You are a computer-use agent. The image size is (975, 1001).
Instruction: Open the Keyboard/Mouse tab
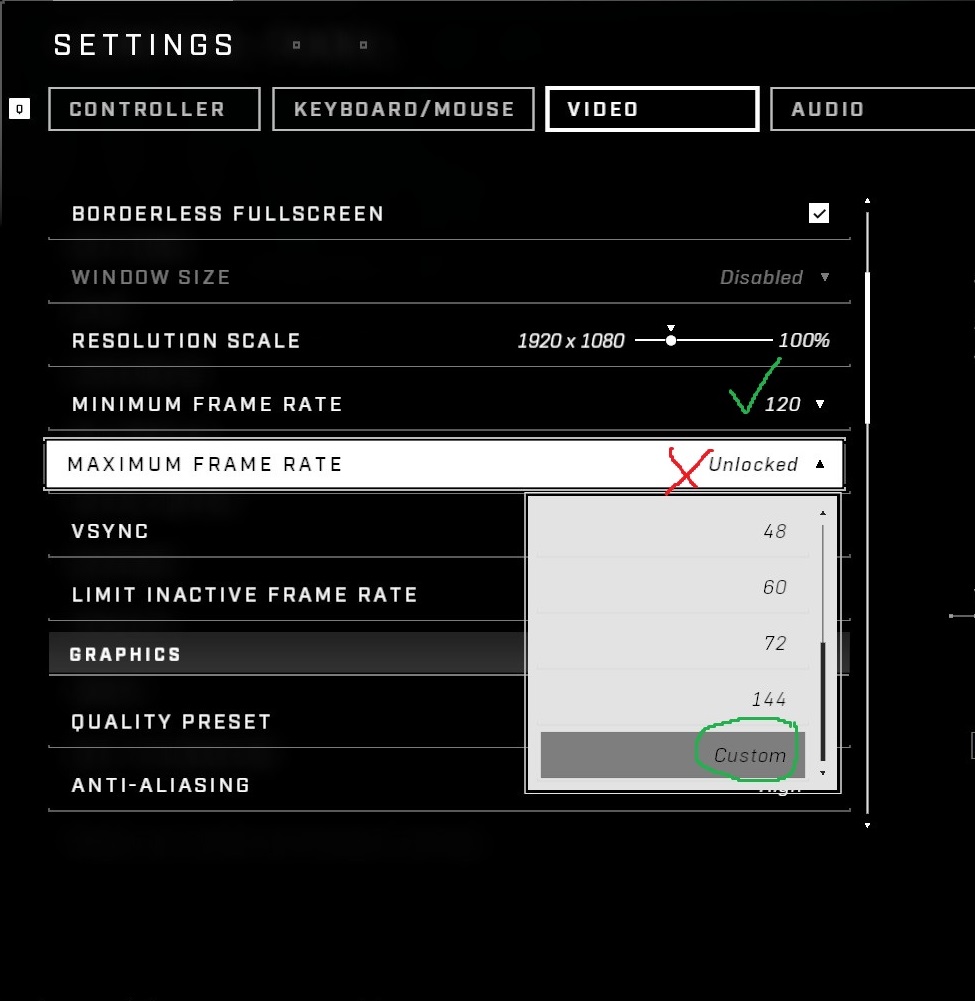click(405, 109)
